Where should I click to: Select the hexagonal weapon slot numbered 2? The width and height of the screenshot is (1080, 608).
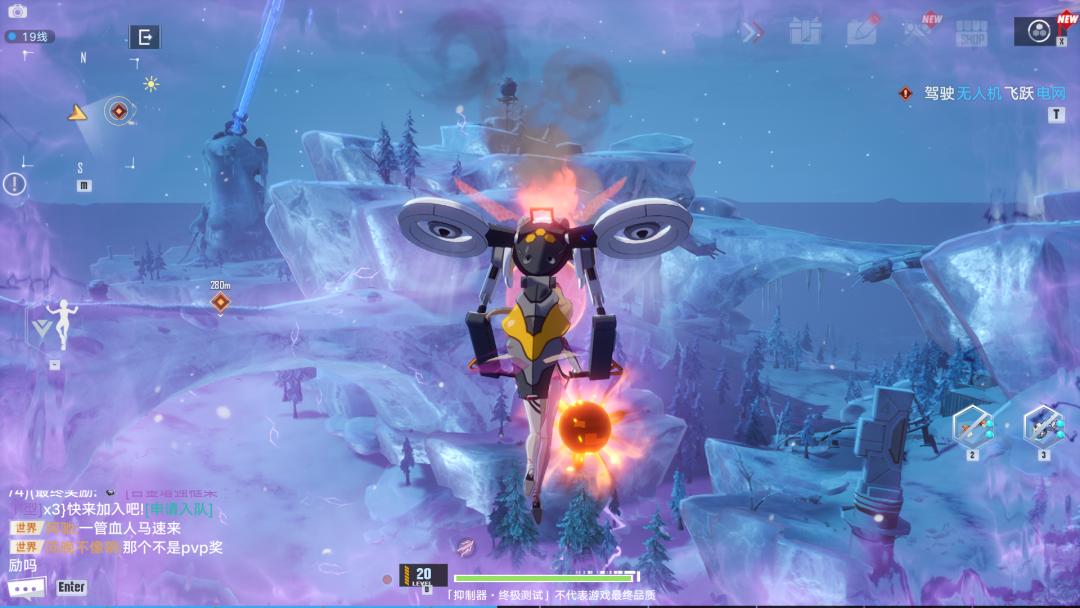972,425
